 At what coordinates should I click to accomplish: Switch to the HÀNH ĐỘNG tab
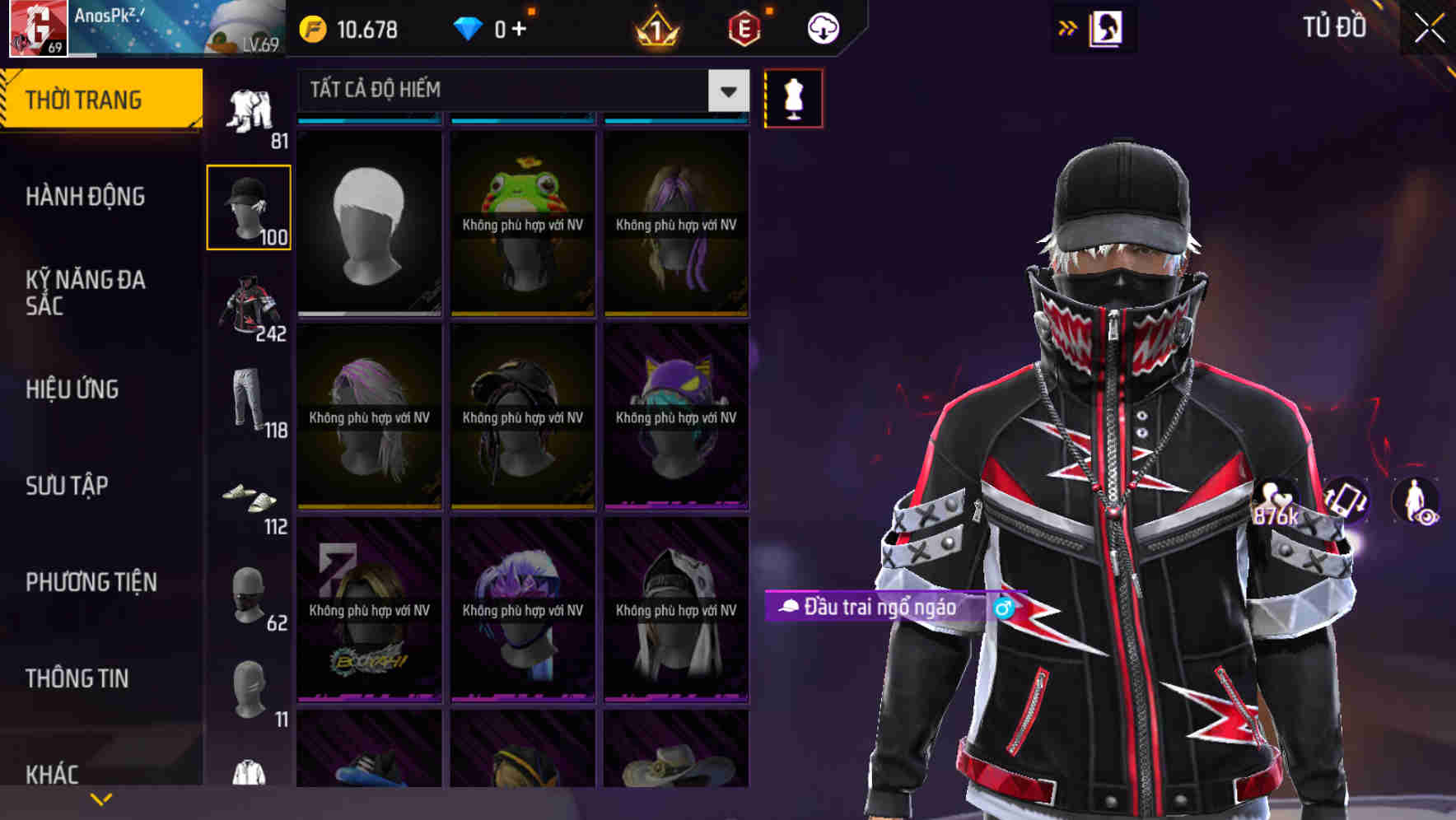click(x=86, y=196)
